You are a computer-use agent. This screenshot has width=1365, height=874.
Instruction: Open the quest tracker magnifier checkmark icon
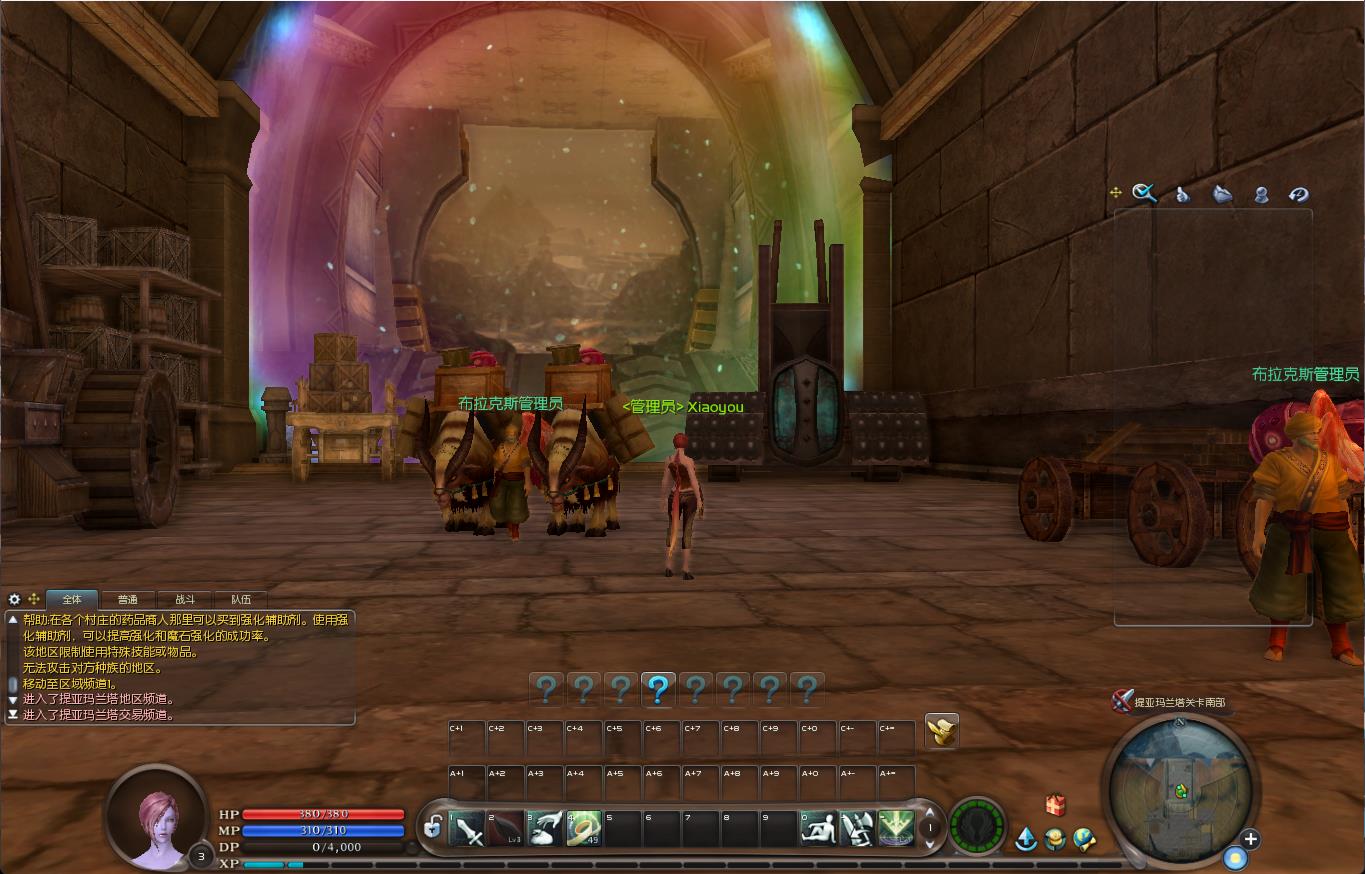[1144, 193]
